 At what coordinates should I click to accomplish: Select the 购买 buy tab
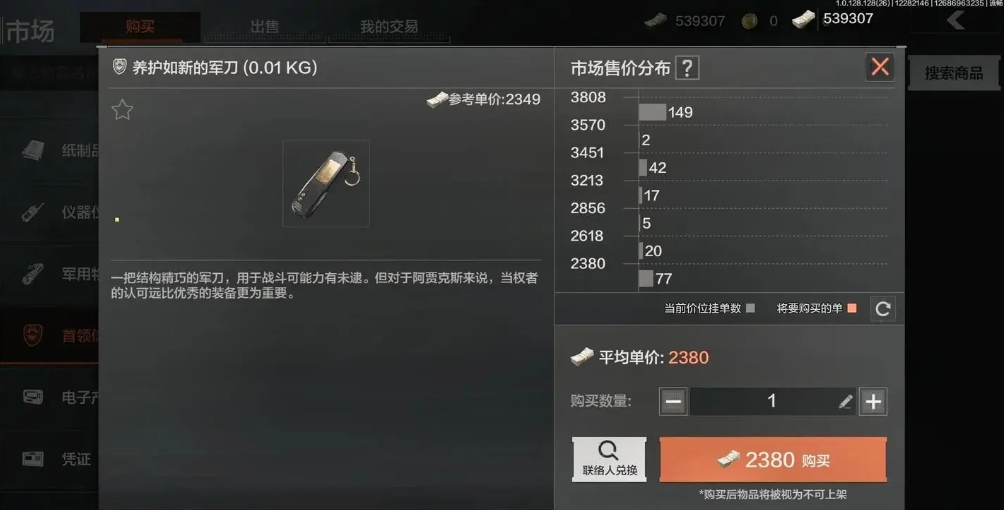(140, 27)
